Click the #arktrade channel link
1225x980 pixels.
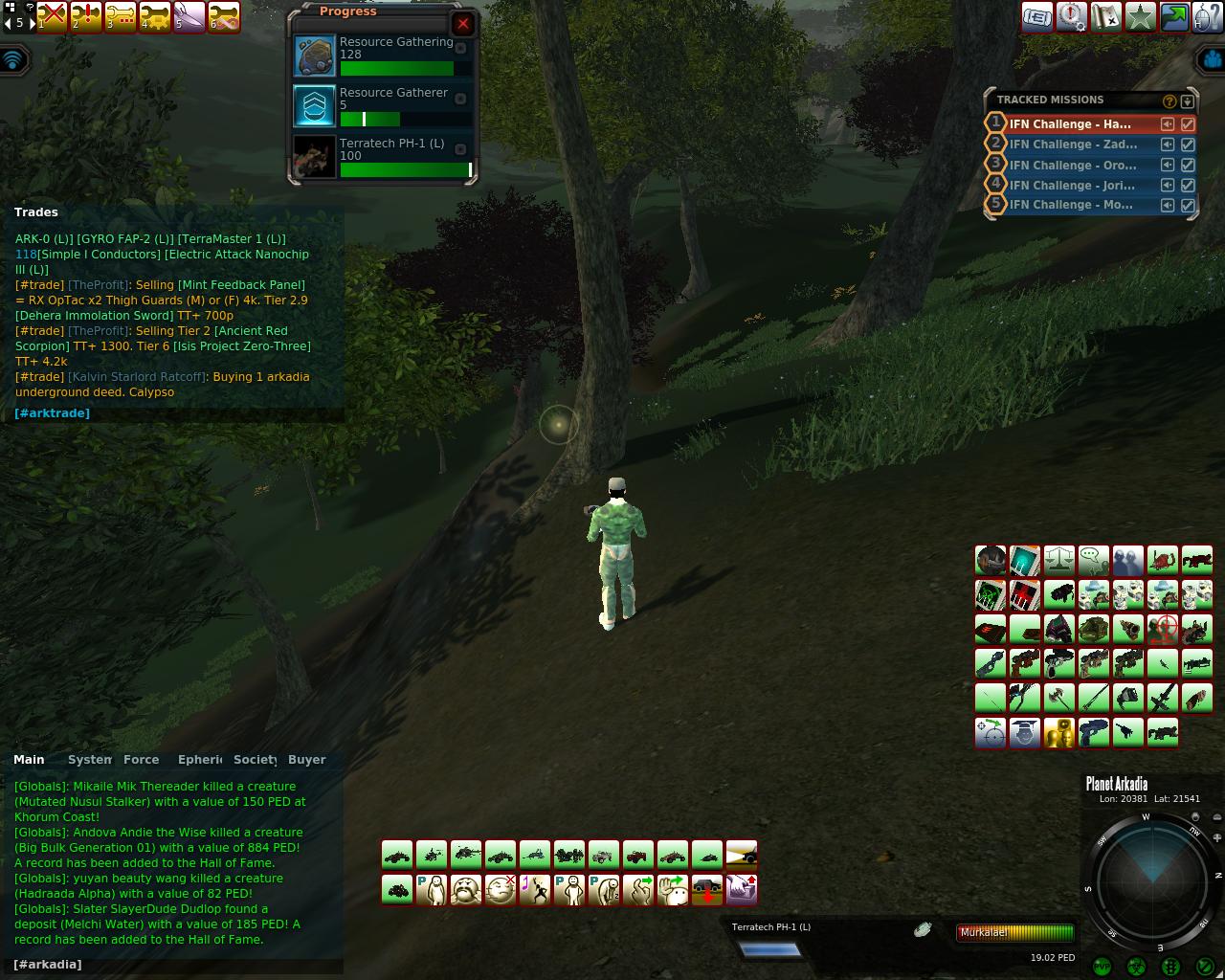[52, 413]
